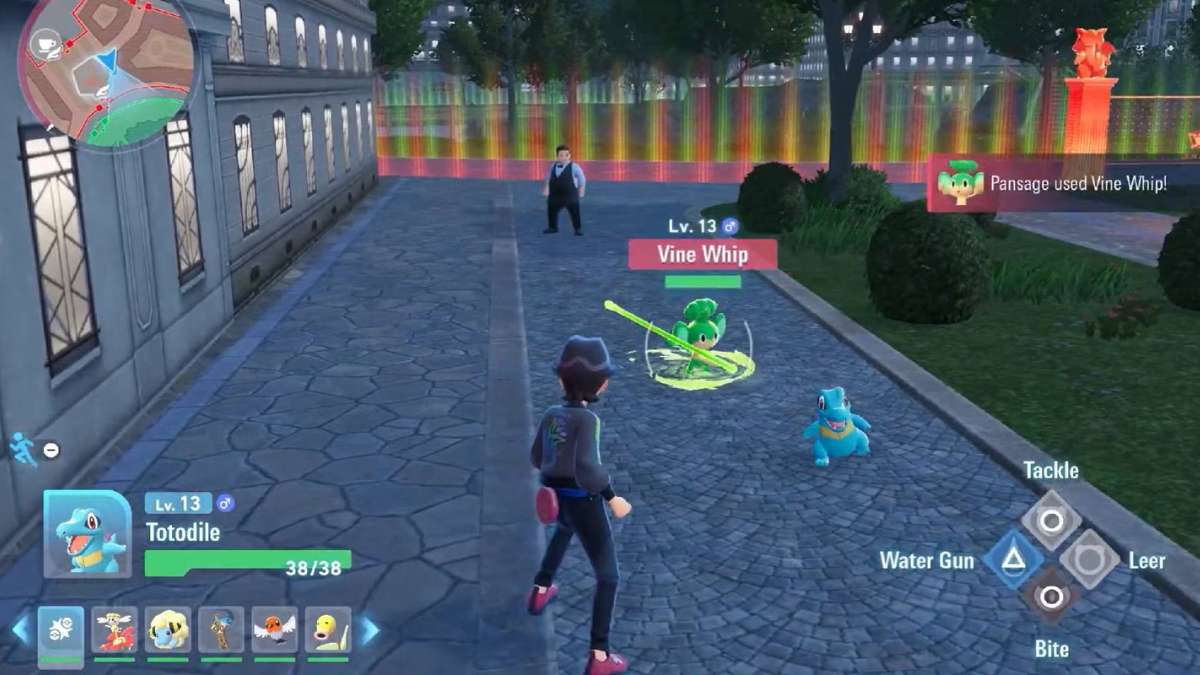Click Totodile's portrait in the status panel
This screenshot has width=1200, height=675.
point(87,534)
